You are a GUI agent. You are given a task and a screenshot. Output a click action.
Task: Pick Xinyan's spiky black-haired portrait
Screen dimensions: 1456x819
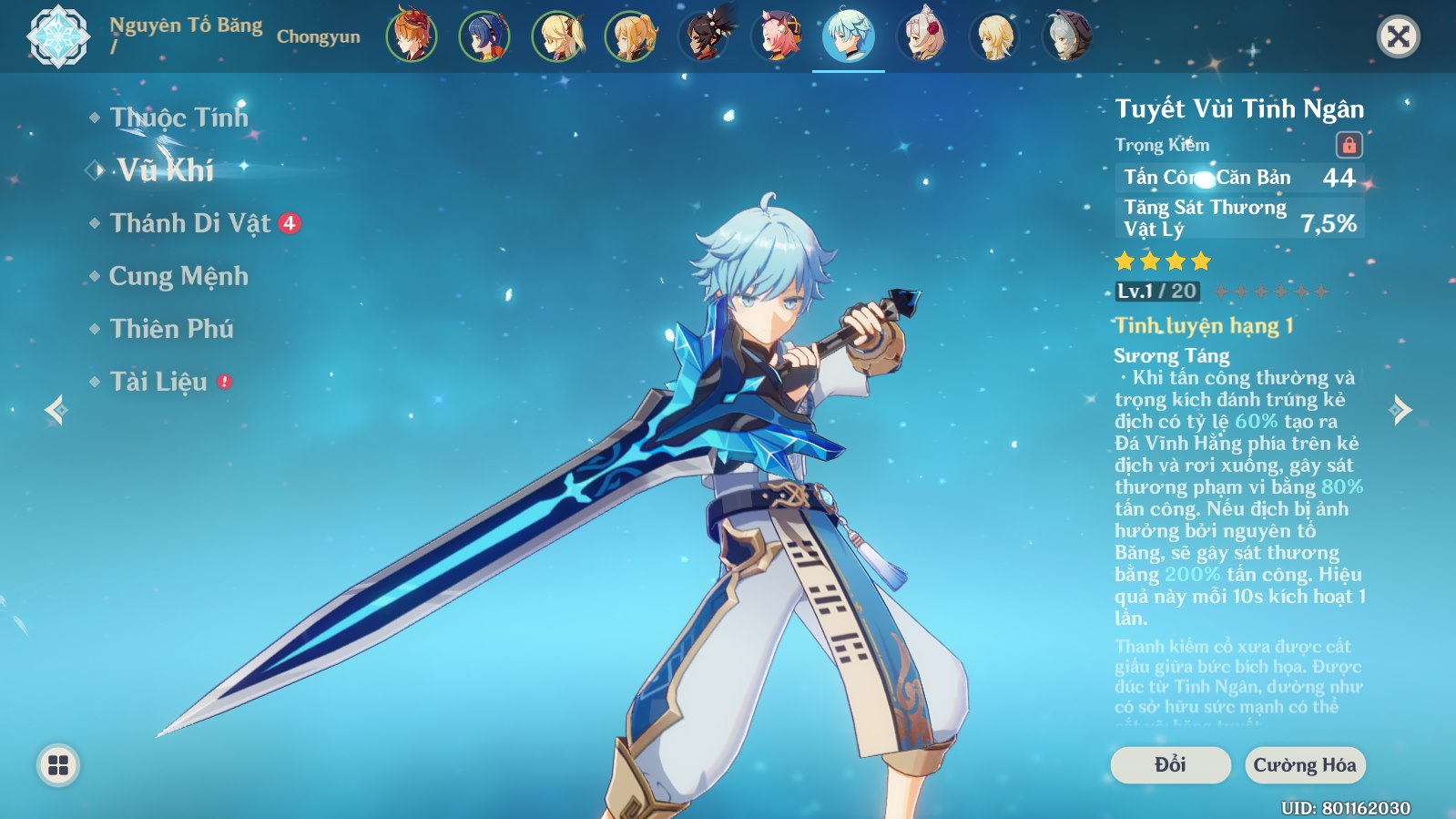pos(704,37)
